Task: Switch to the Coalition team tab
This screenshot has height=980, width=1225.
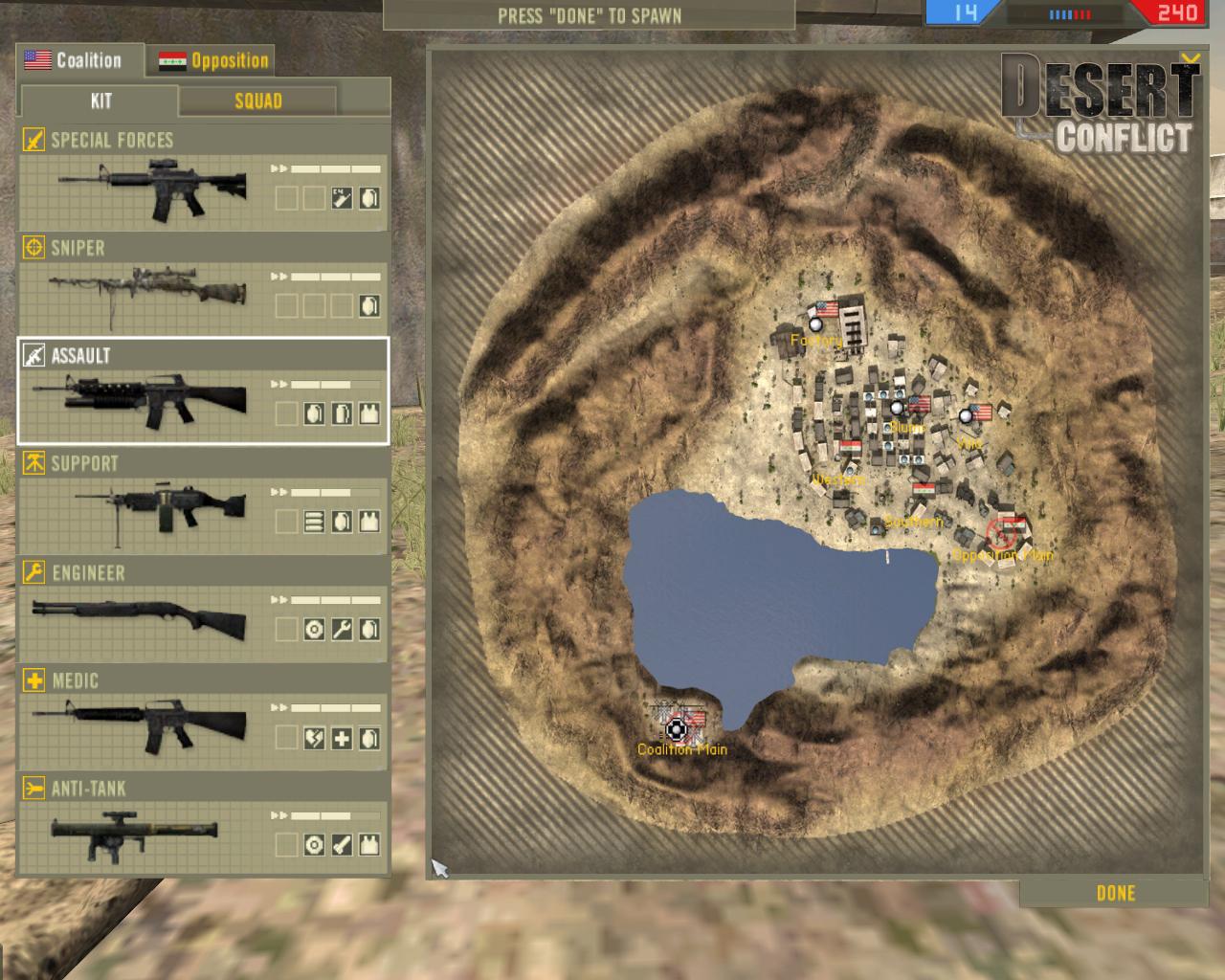Action: [x=78, y=60]
